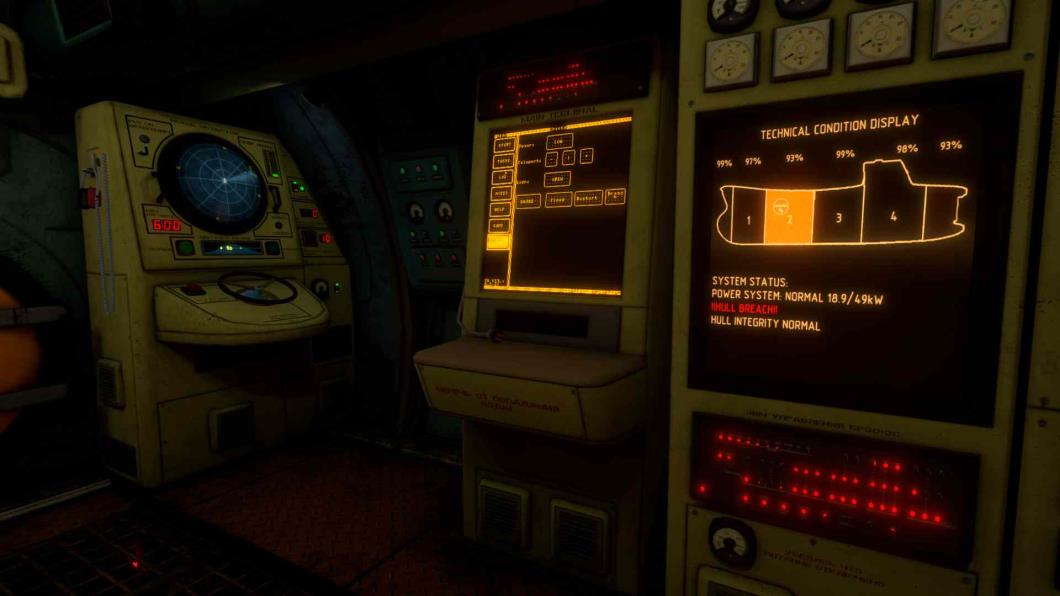Switch to the CAMS terminal tab
The image size is (1060, 596).
(499, 225)
